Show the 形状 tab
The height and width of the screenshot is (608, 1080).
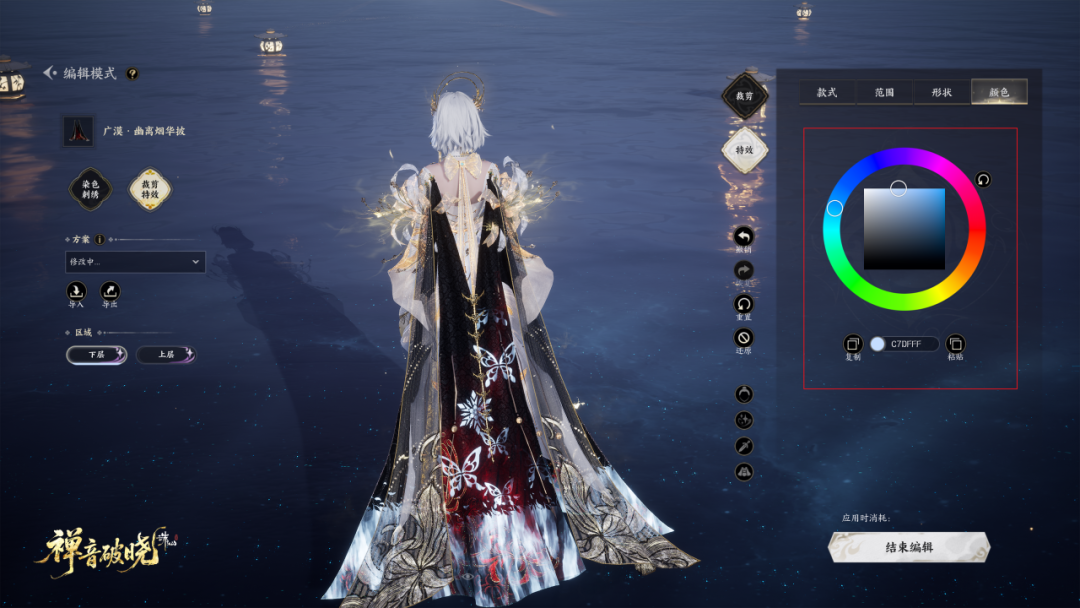pyautogui.click(x=941, y=93)
